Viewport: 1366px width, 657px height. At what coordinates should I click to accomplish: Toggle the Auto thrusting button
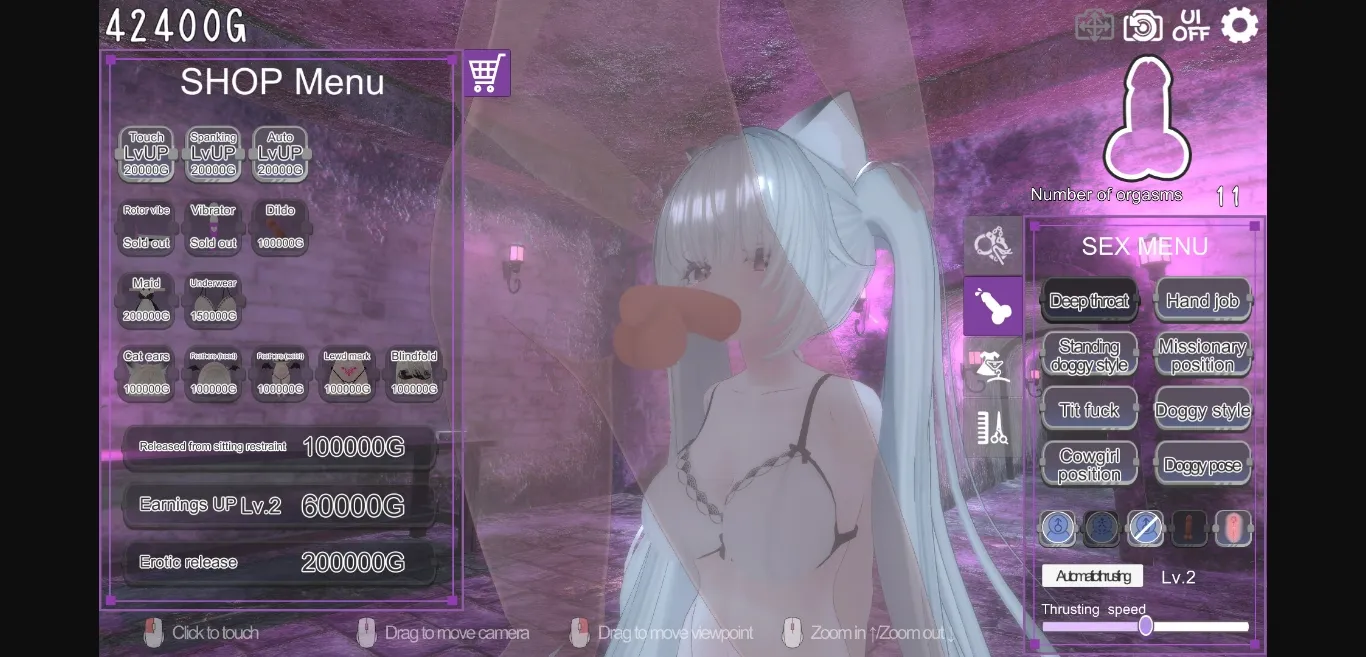click(1092, 576)
